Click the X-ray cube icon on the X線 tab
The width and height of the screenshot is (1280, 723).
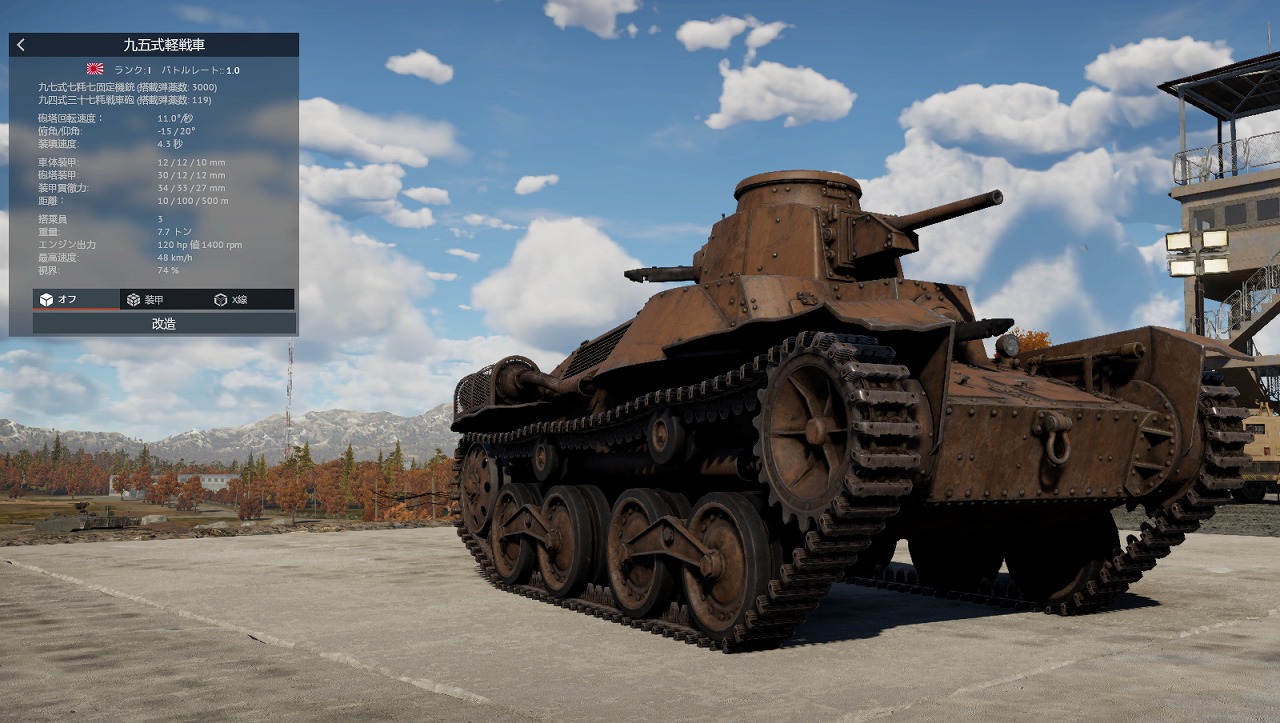(x=220, y=299)
